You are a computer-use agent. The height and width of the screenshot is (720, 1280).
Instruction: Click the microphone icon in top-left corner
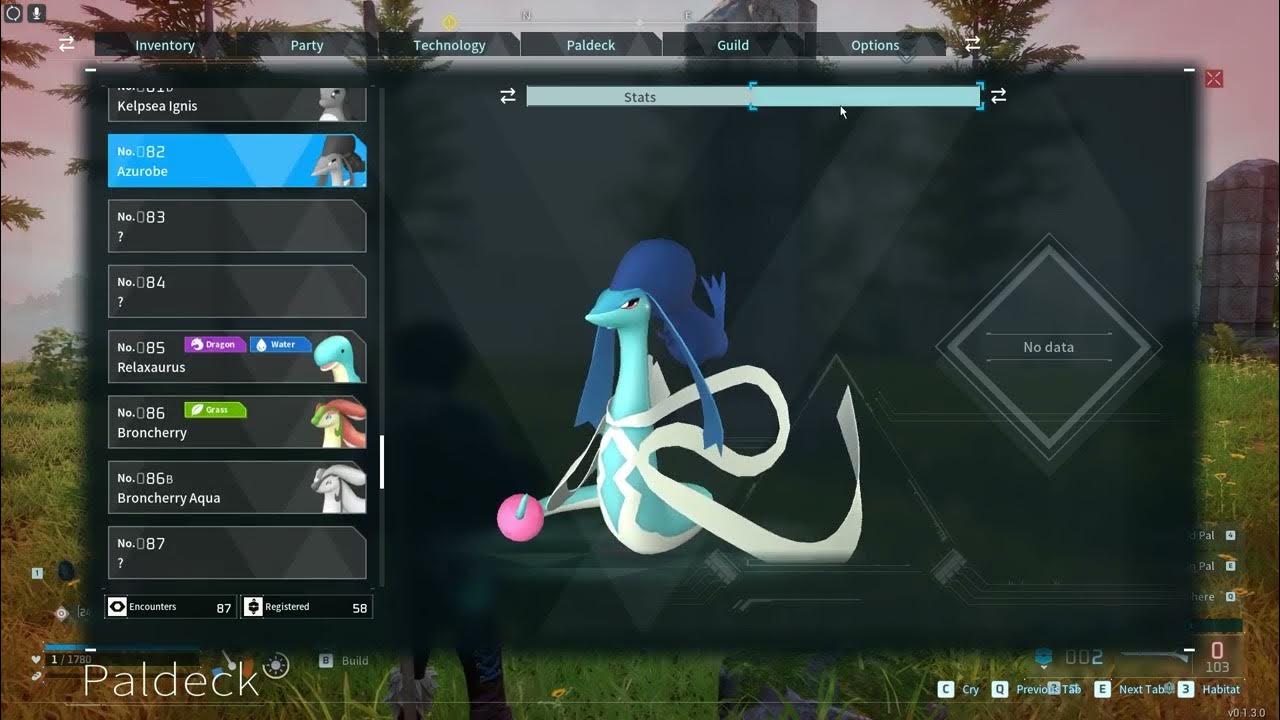37,14
